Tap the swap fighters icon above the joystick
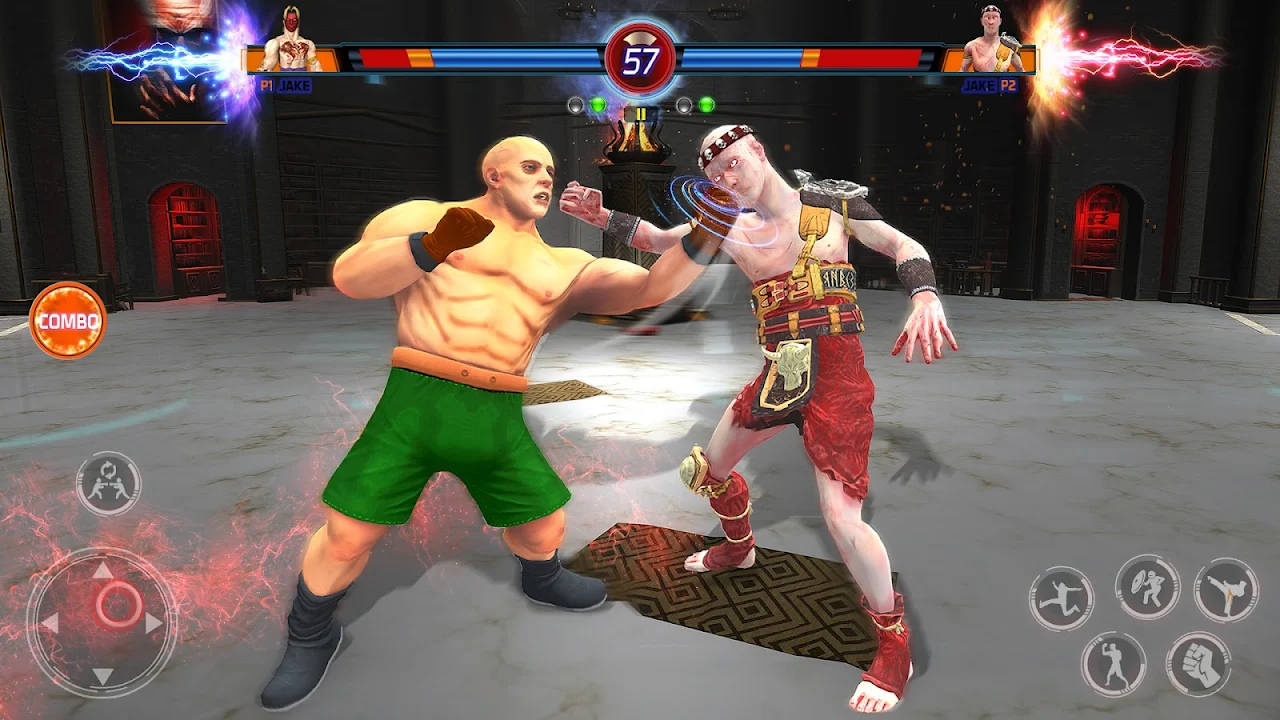1280x720 pixels. (108, 484)
